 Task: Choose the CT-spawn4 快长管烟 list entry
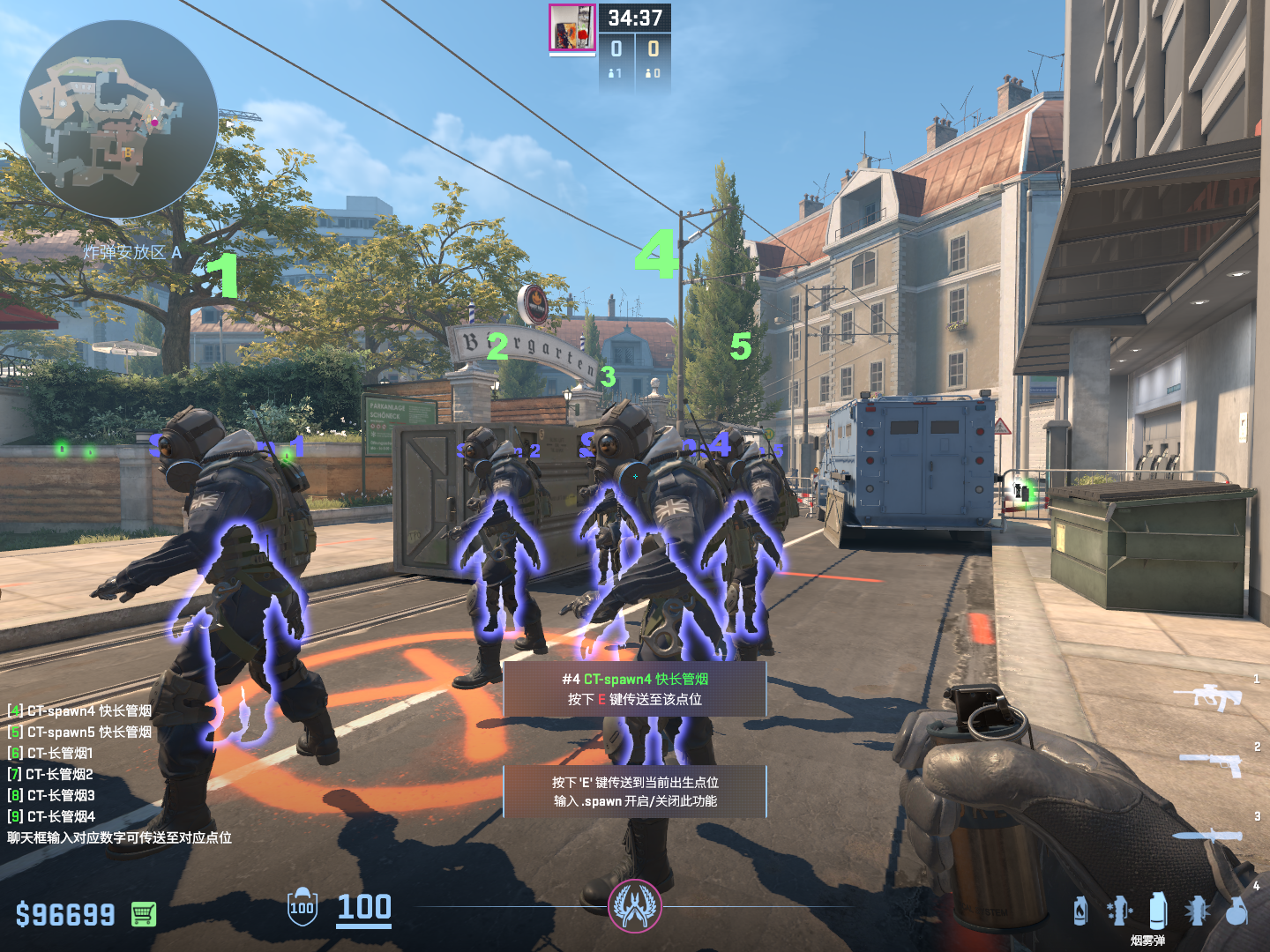79,710
